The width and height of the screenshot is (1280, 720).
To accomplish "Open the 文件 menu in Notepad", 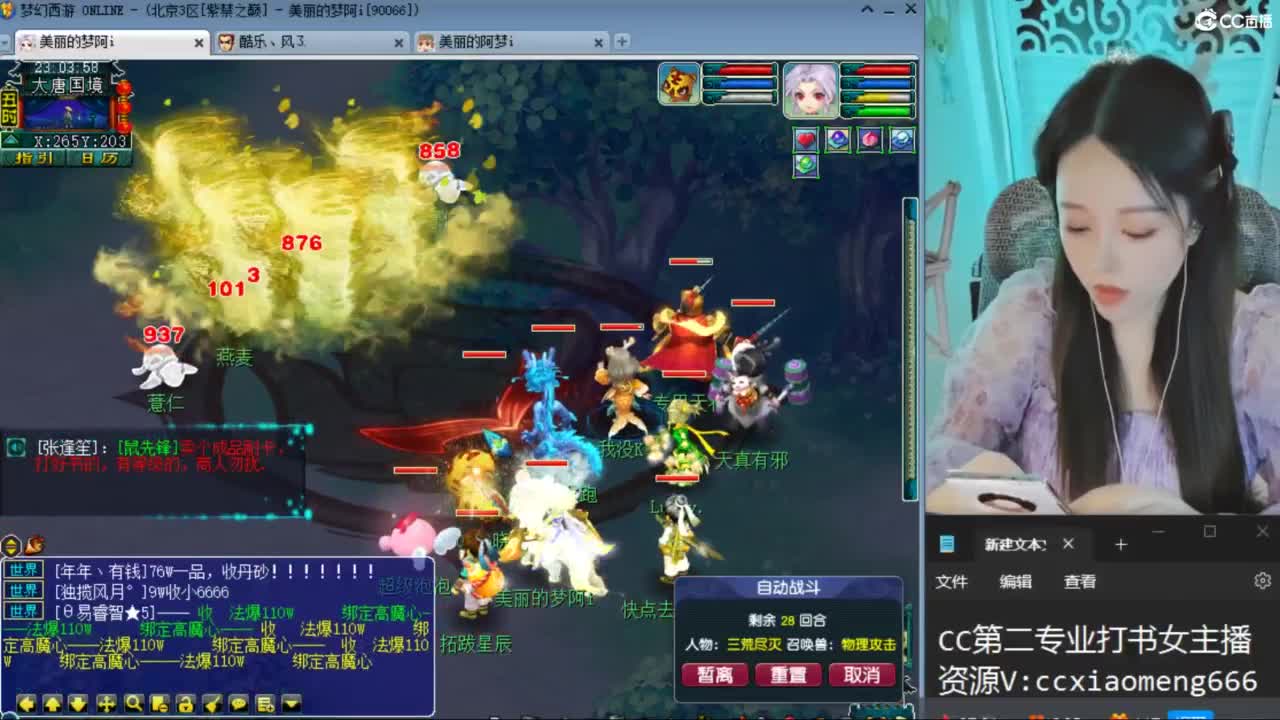I will (x=951, y=581).
